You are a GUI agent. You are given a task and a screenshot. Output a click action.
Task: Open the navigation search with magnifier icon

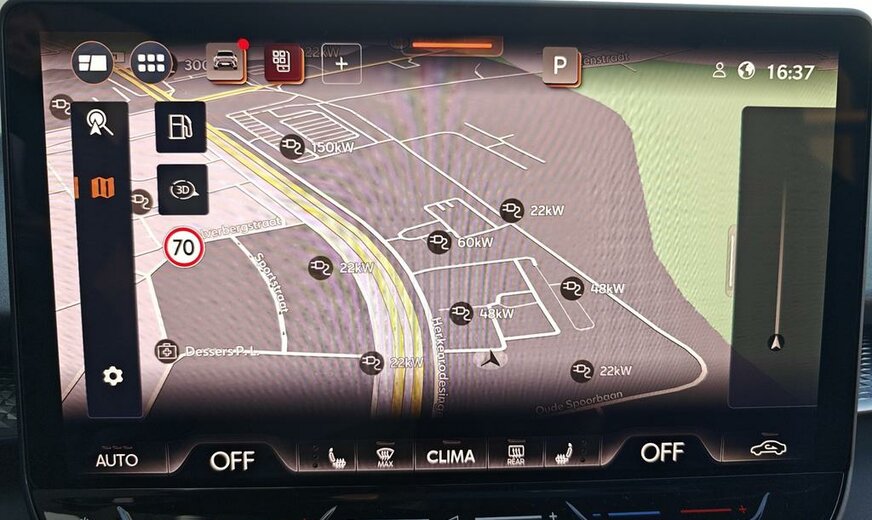coord(101,123)
